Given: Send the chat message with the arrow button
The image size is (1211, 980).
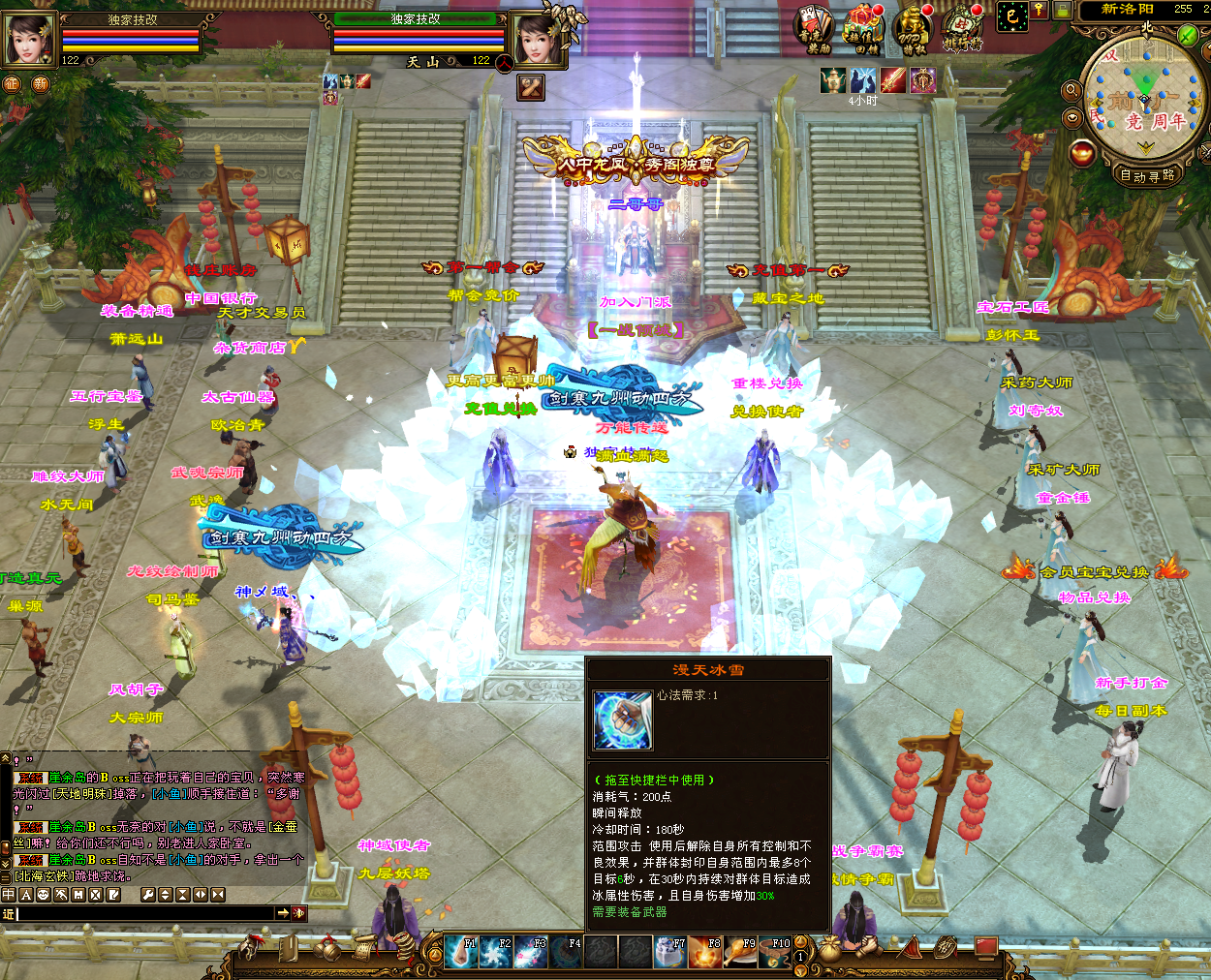Looking at the screenshot, I should click(282, 913).
